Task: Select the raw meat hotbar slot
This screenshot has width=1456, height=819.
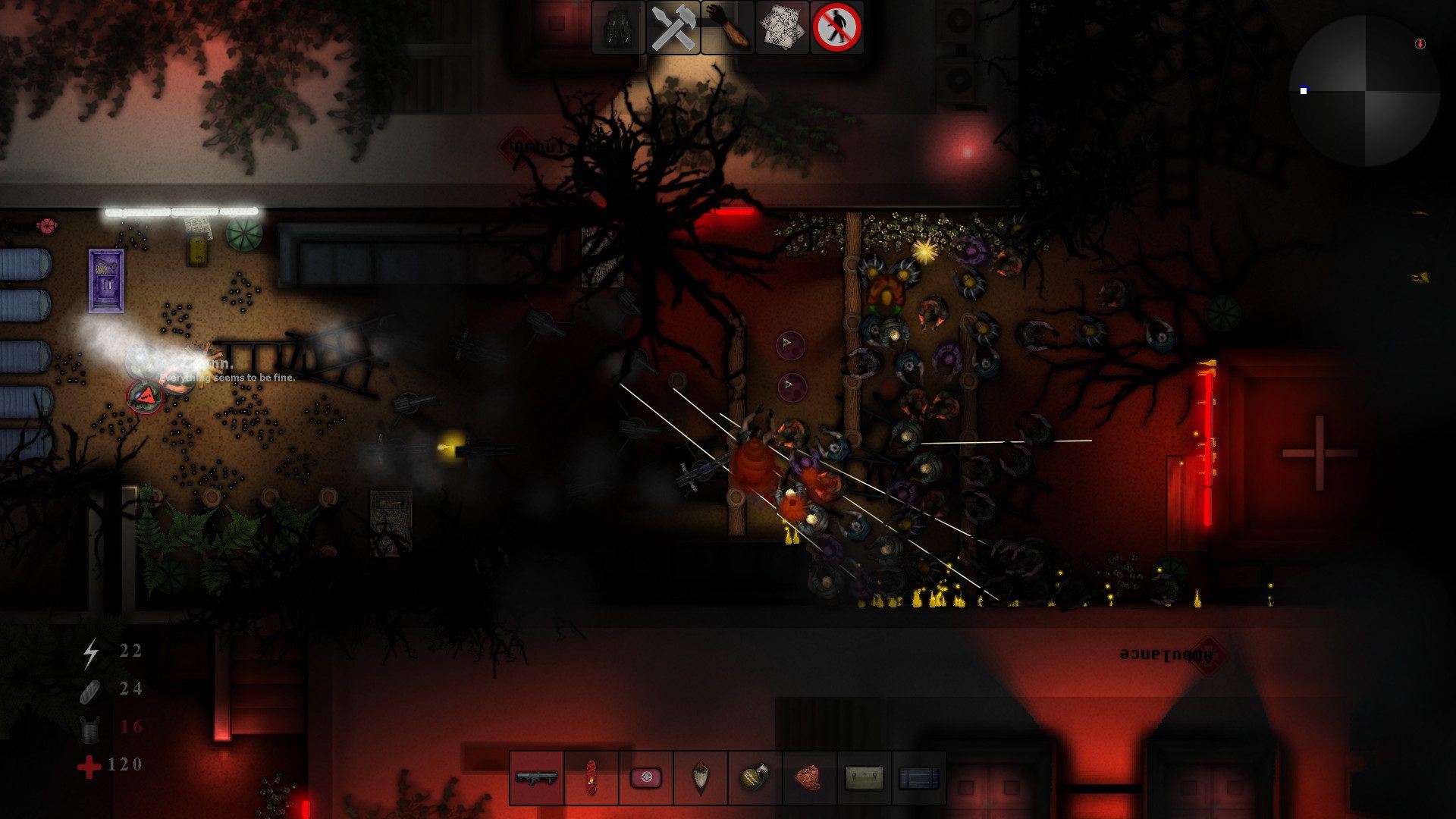Action: [810, 777]
